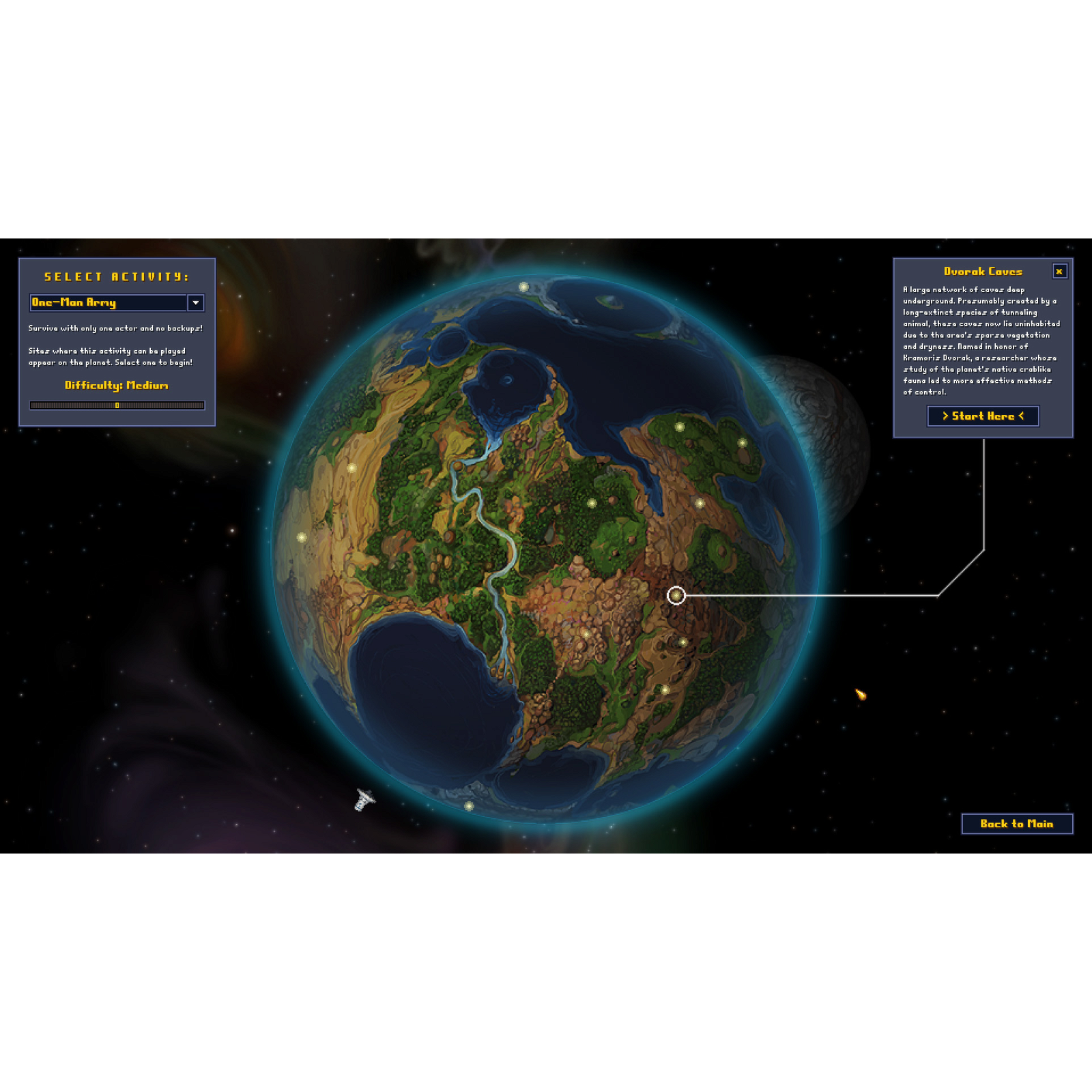Click the site marker in the eastern highlands

pyautogui.click(x=700, y=502)
